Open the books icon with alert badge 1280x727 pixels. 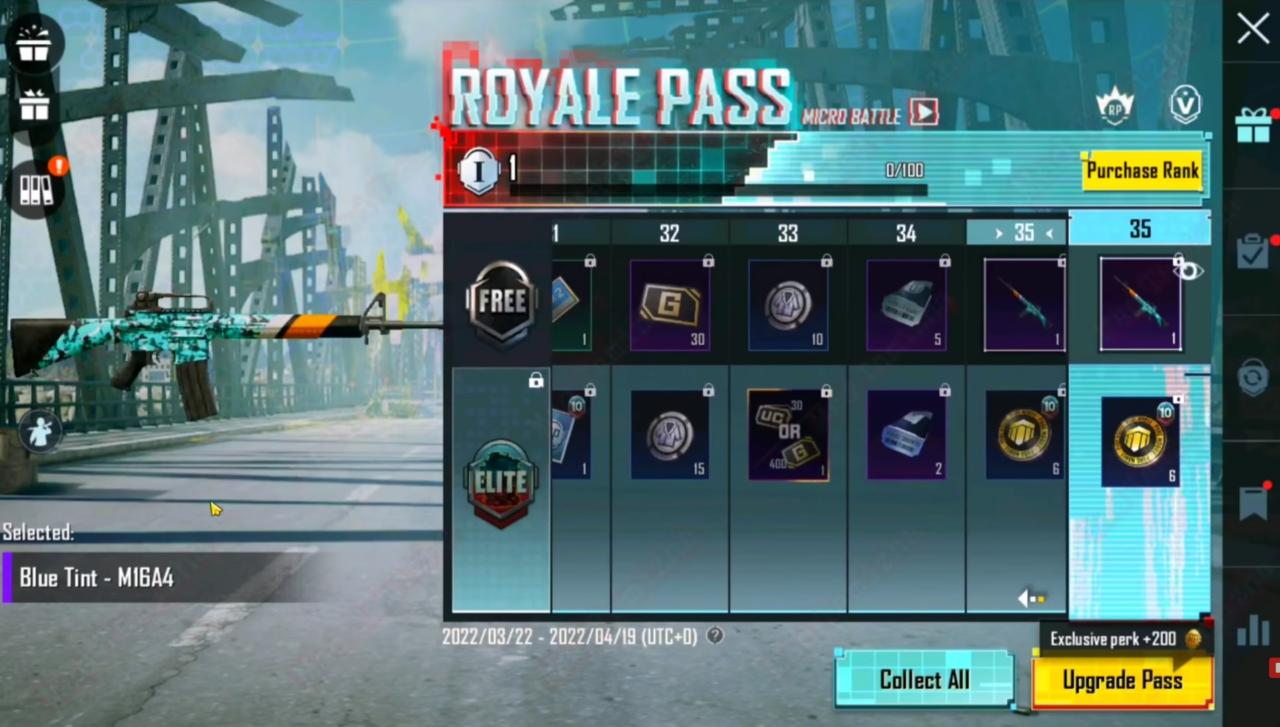(x=36, y=188)
